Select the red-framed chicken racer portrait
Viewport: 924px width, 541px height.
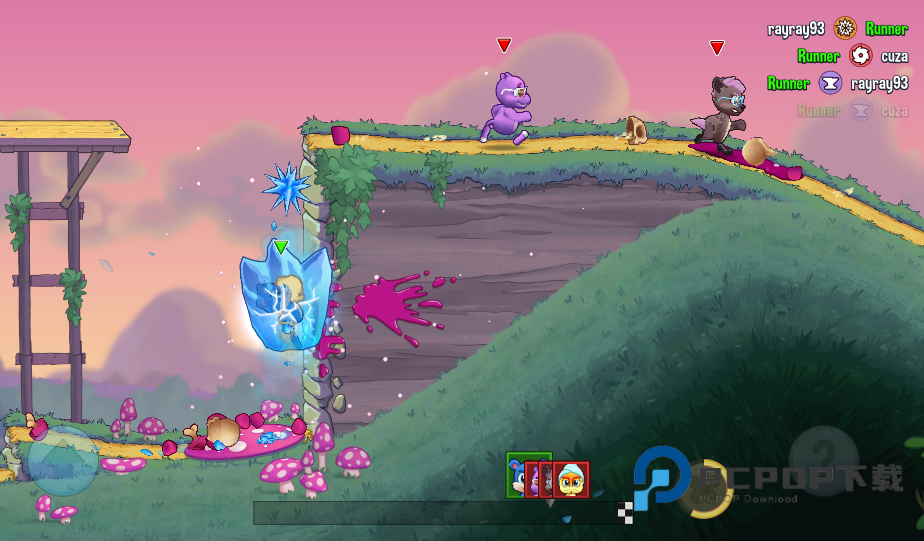pyautogui.click(x=572, y=479)
